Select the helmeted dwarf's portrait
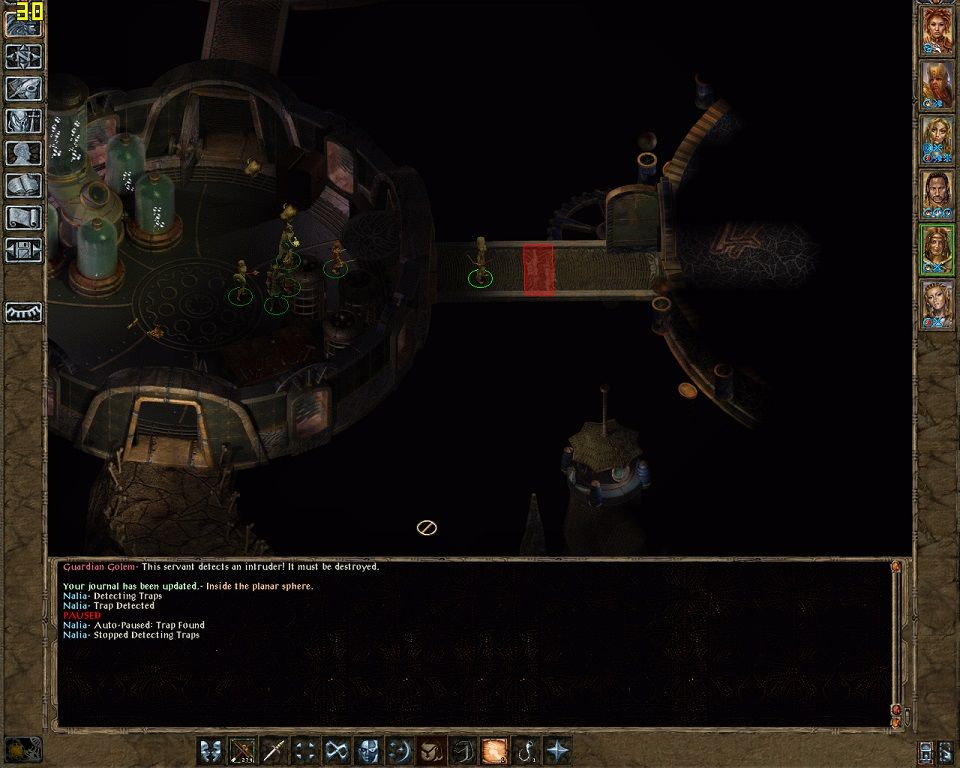The height and width of the screenshot is (768, 960). click(937, 86)
